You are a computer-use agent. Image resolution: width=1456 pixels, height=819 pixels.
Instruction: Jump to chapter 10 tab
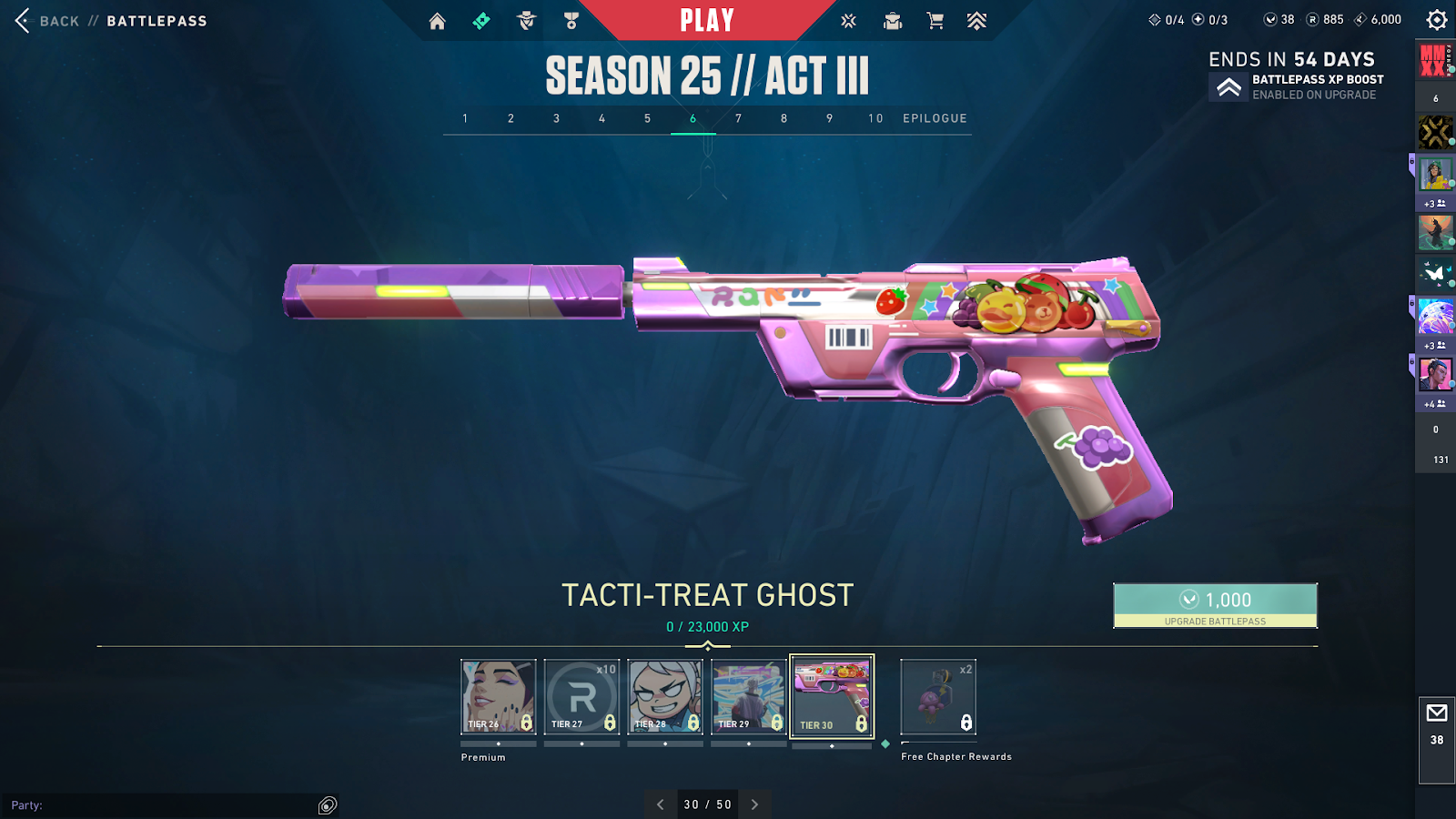coord(875,118)
